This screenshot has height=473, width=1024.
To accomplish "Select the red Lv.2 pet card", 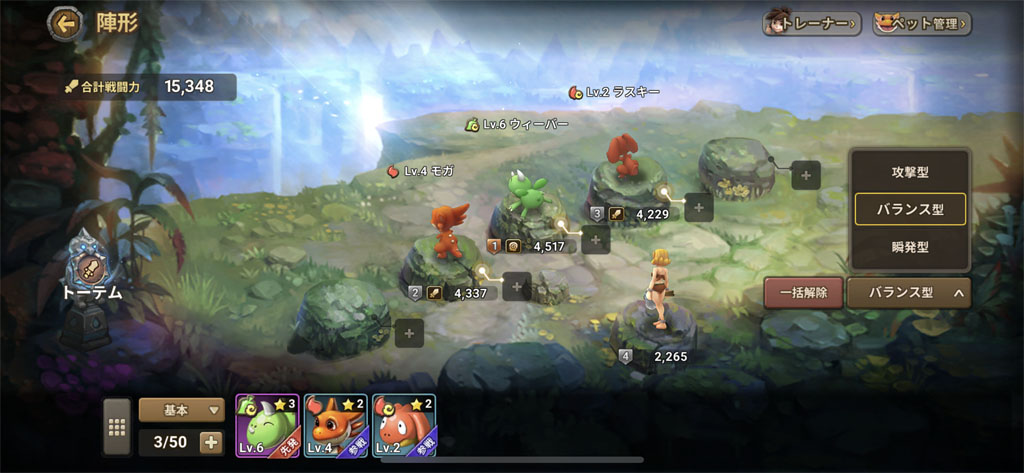I will [x=403, y=425].
